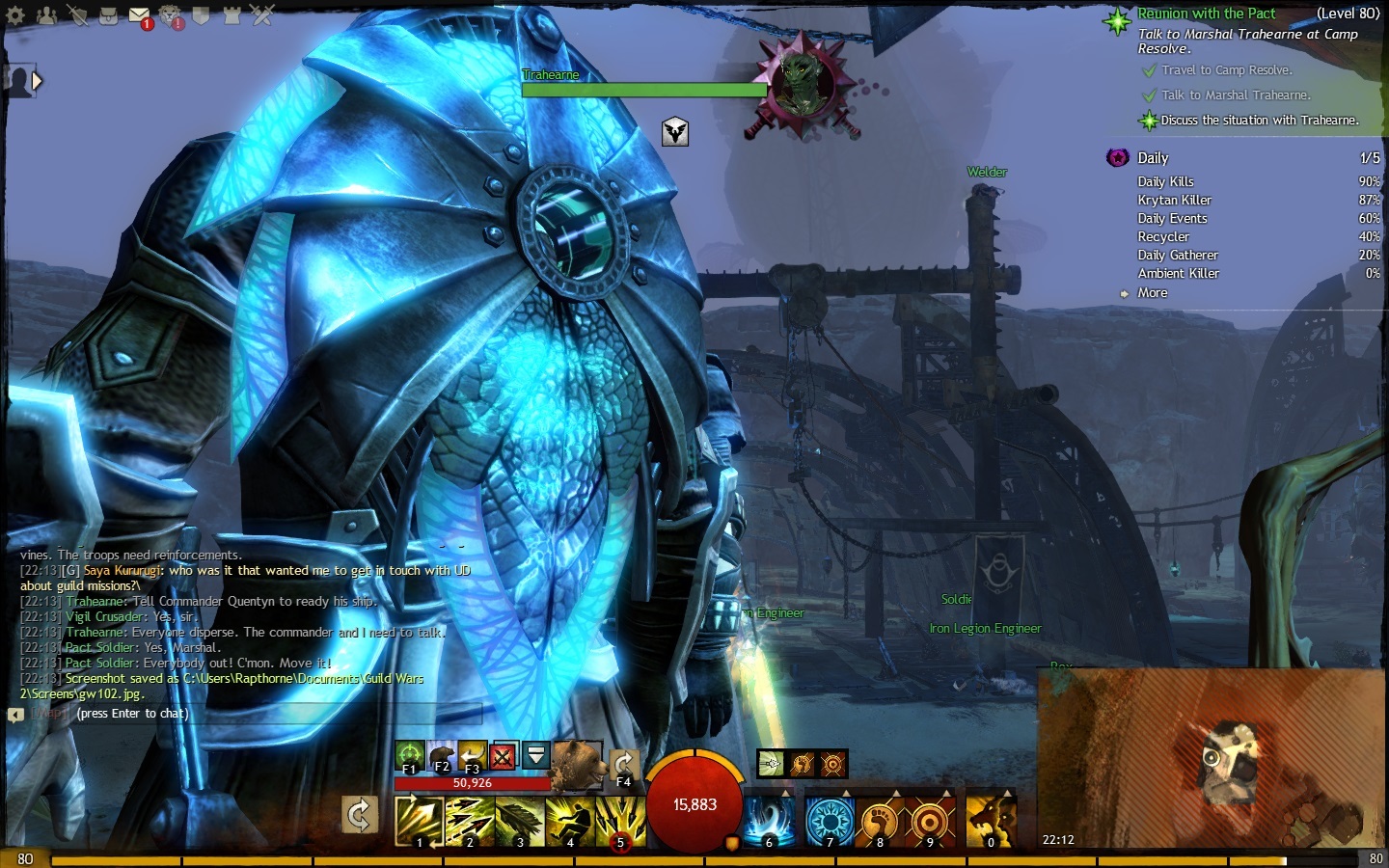Use the barrage skill in slot 5
Image resolution: width=1389 pixels, height=868 pixels.
click(x=619, y=820)
